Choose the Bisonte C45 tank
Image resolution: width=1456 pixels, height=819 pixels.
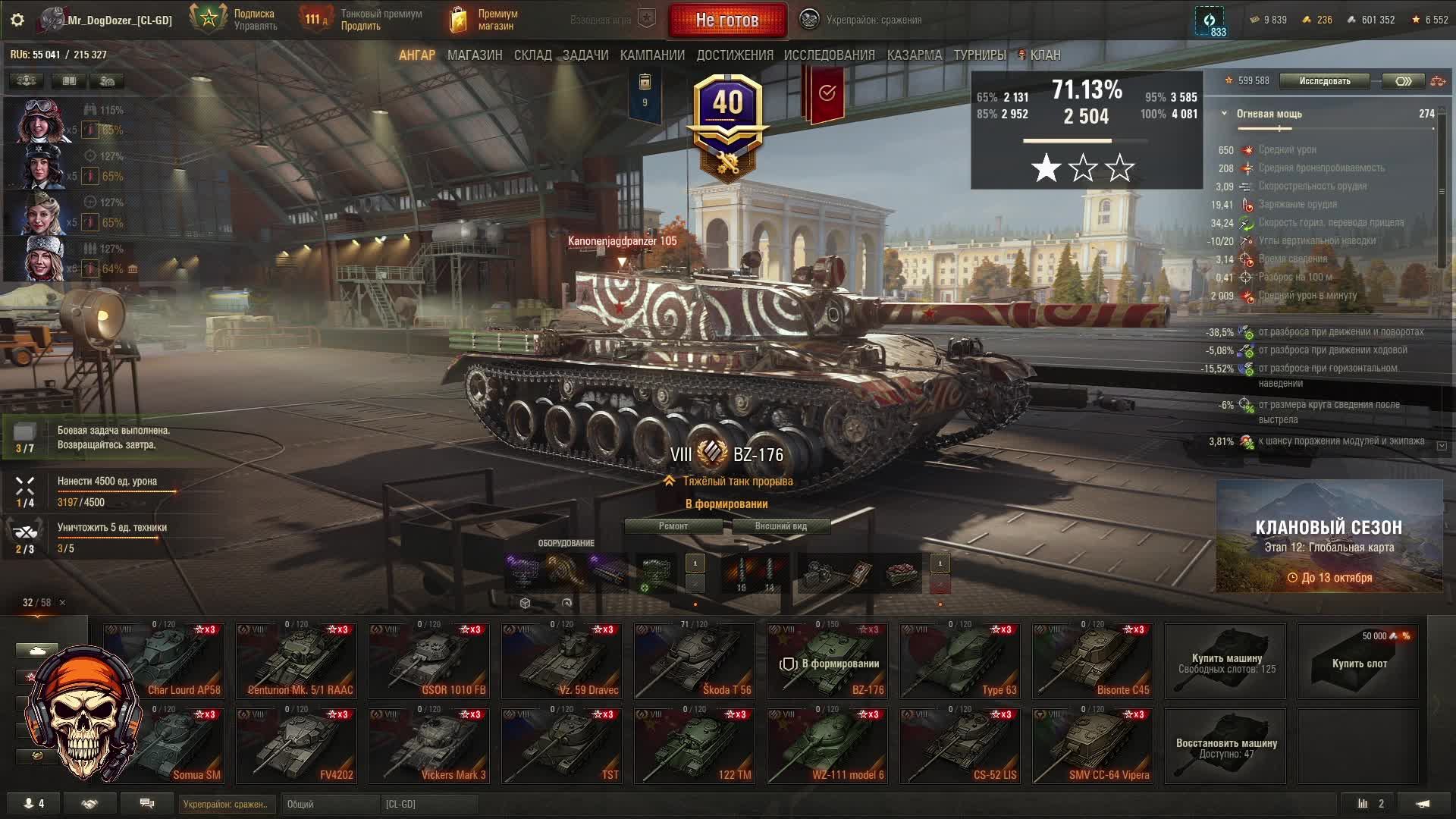1092,661
